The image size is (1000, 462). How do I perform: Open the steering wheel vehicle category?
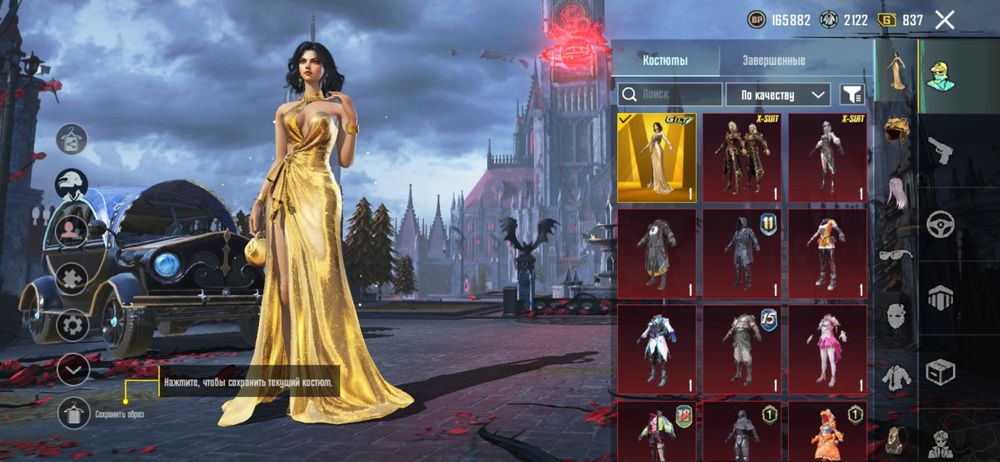[x=940, y=223]
